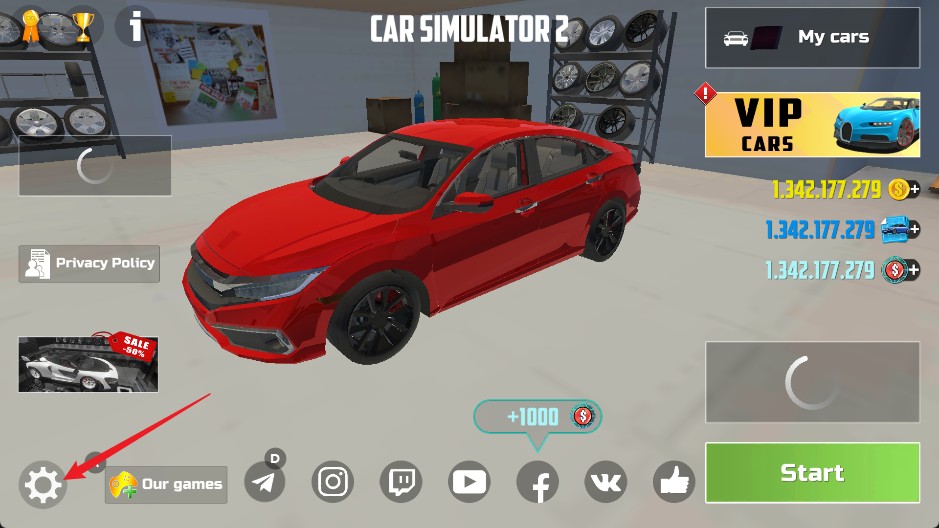
Task: Open the Twitch channel
Action: click(x=401, y=483)
